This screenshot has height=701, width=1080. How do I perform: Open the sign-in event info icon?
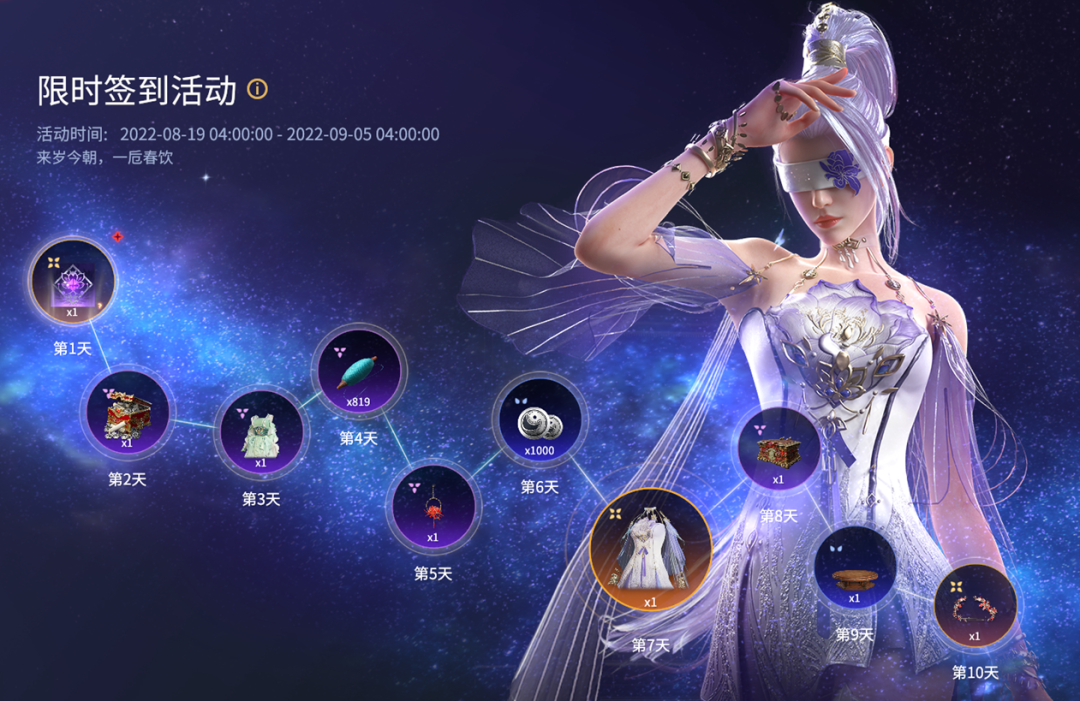coord(257,90)
